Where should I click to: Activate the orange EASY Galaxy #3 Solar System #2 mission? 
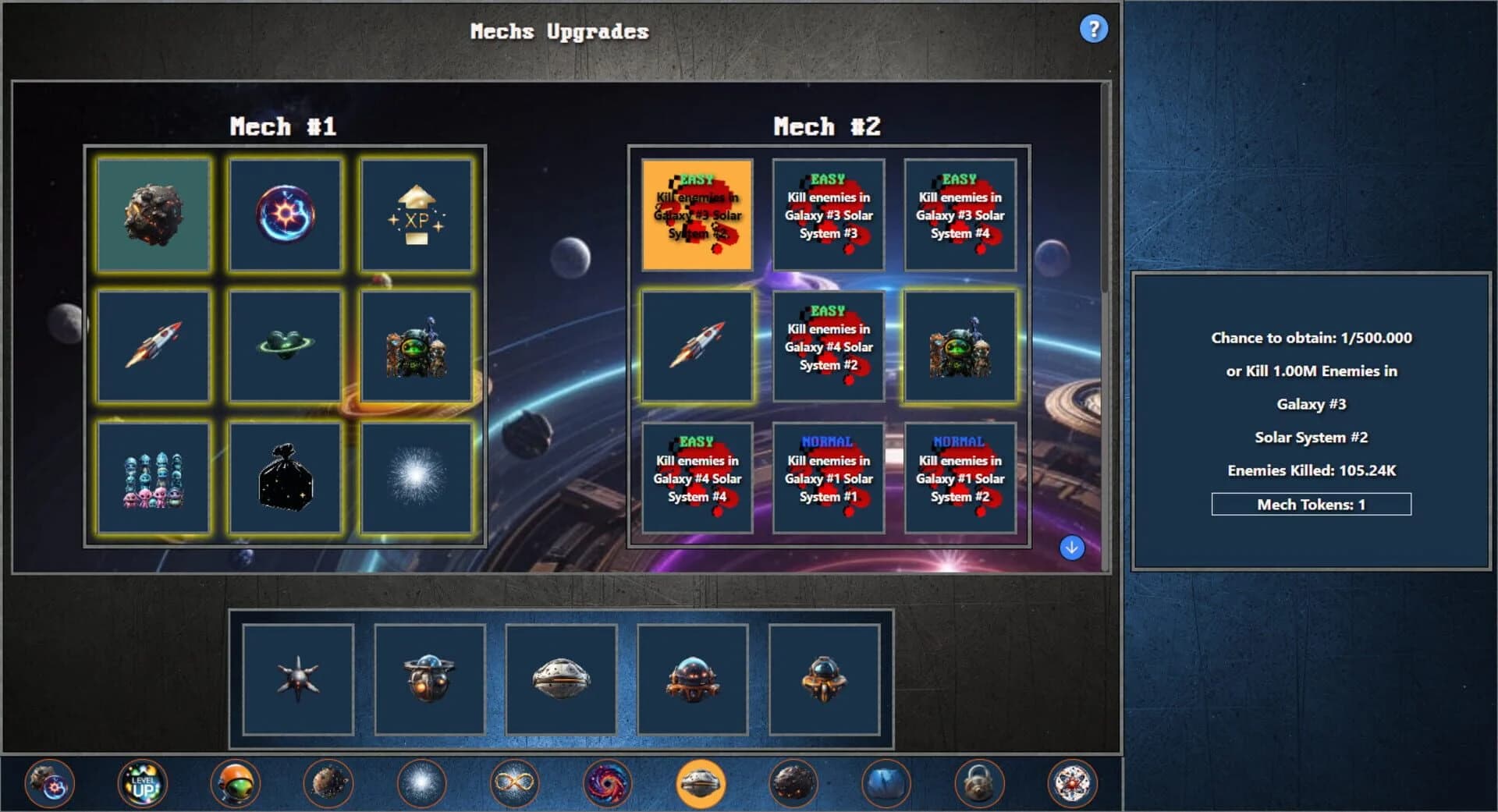pyautogui.click(x=697, y=213)
